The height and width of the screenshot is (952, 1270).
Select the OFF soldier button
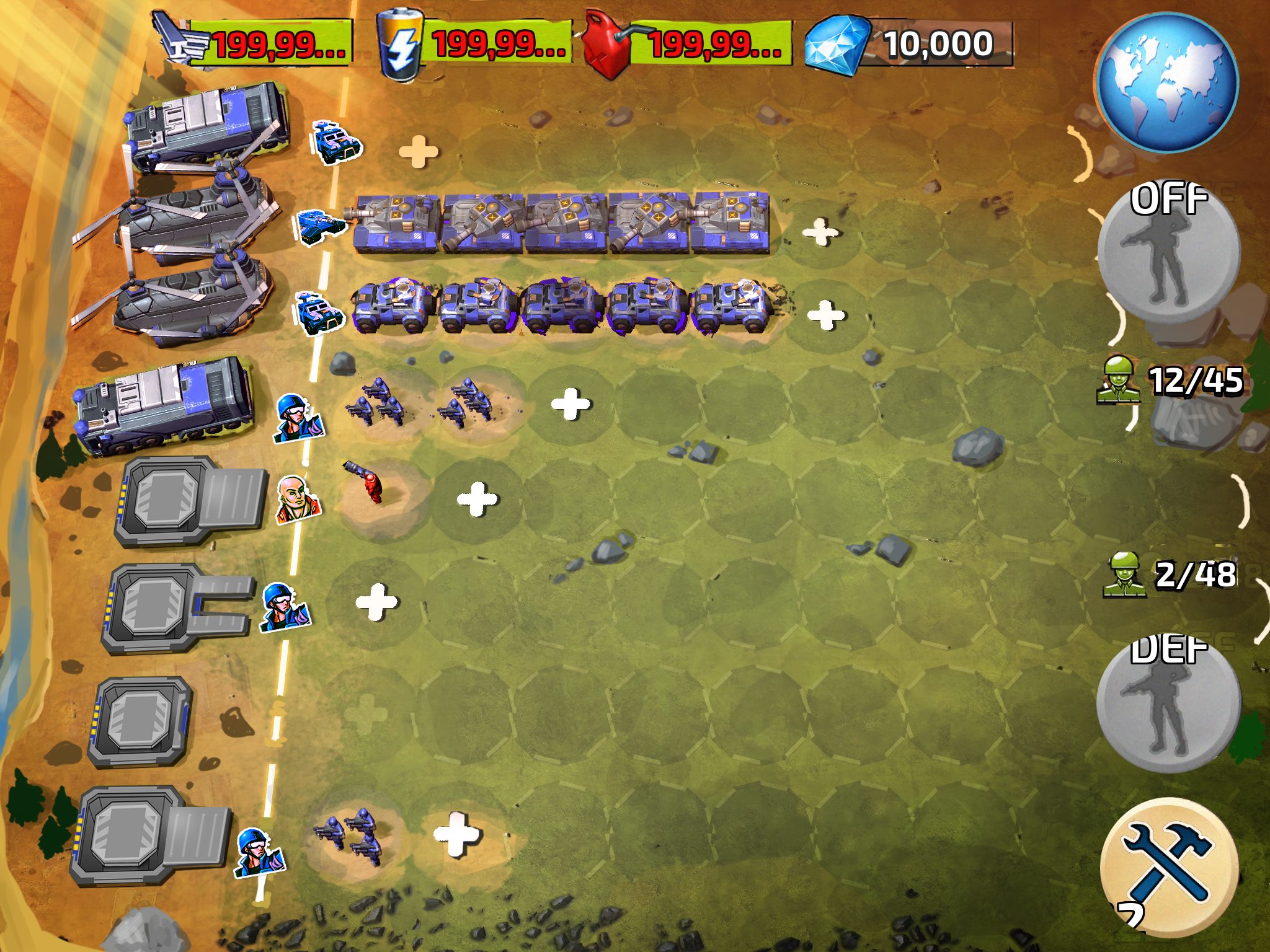click(1168, 255)
